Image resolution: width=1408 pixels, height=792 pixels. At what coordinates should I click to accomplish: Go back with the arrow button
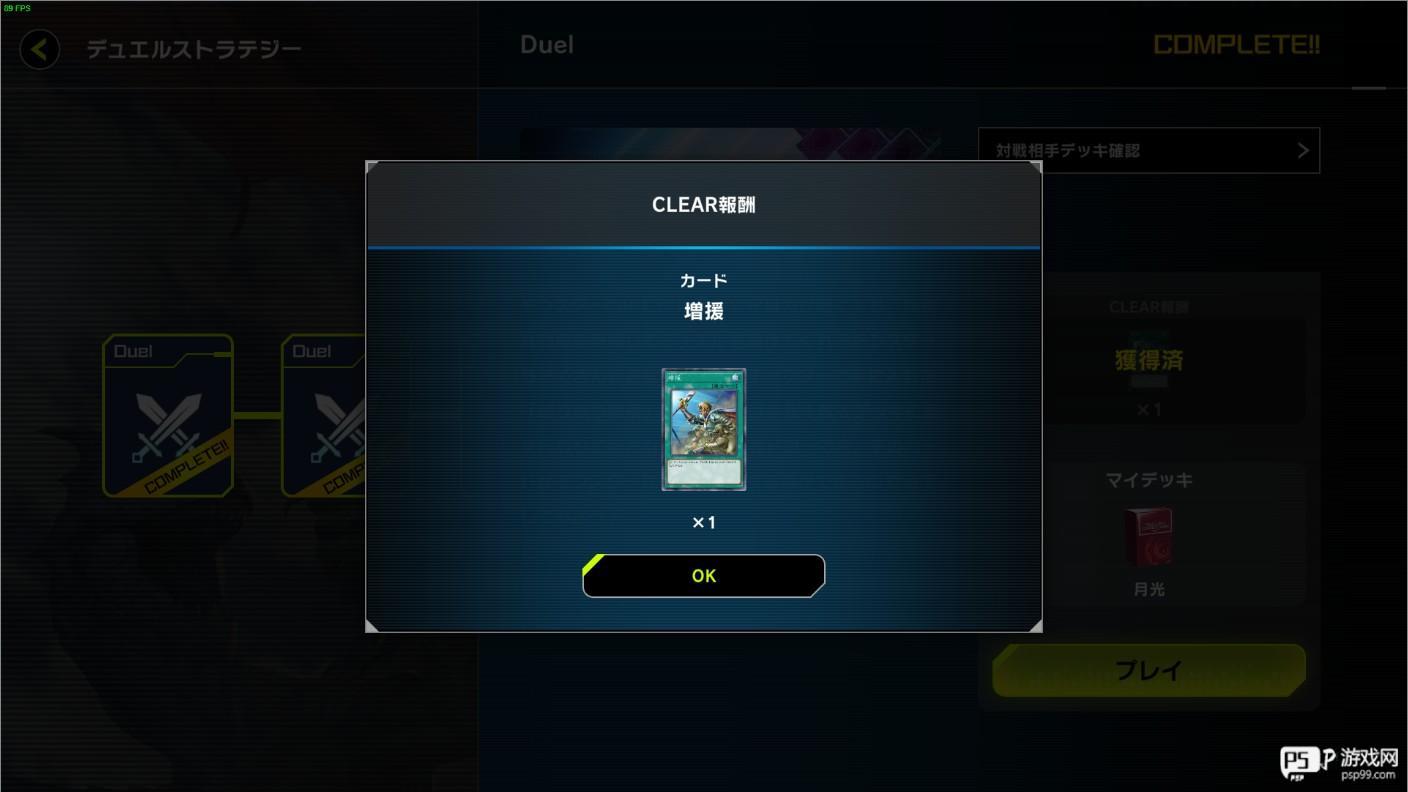(x=40, y=49)
